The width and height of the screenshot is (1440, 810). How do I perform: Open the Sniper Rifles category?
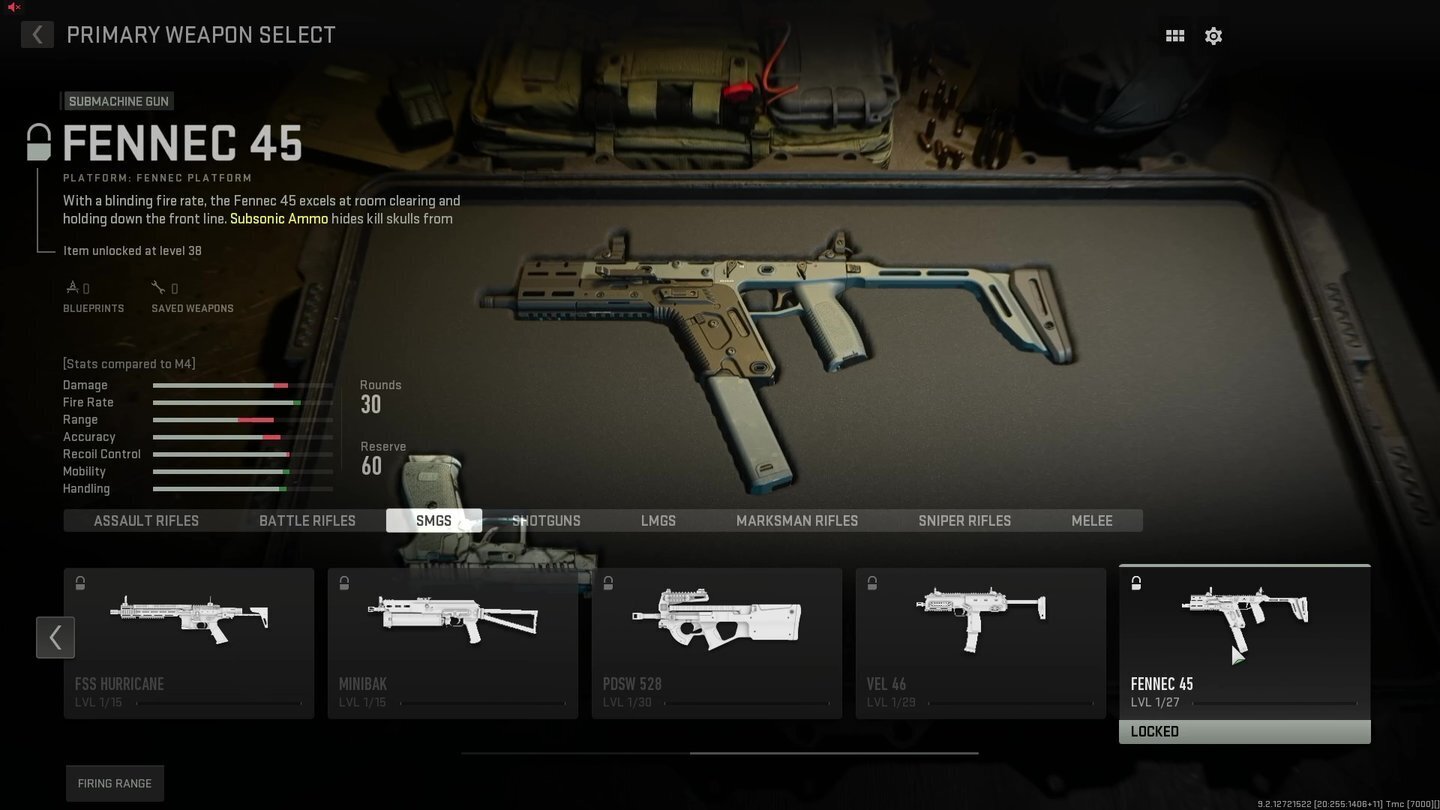click(x=964, y=520)
